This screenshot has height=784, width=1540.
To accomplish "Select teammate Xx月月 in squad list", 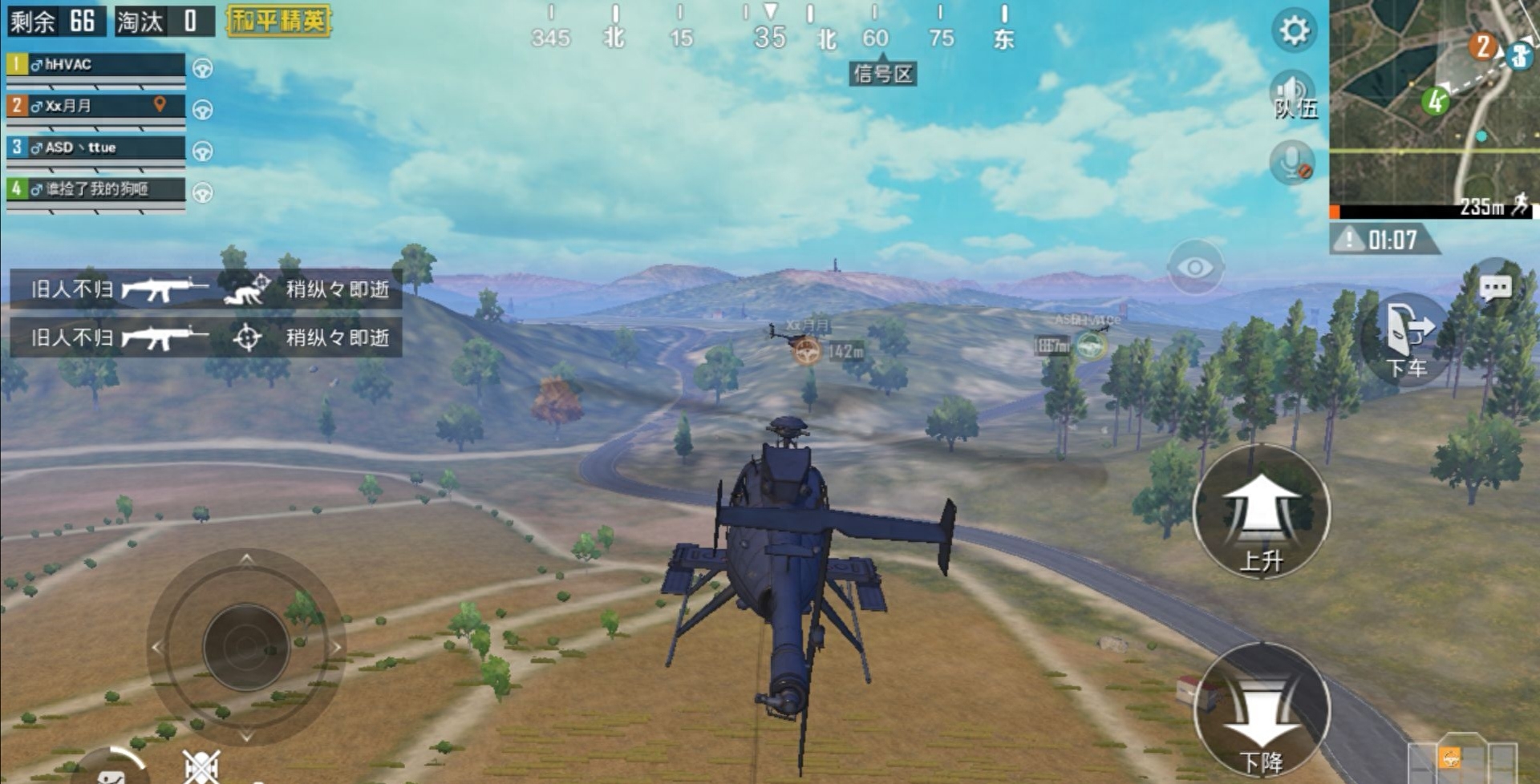I will 96,106.
